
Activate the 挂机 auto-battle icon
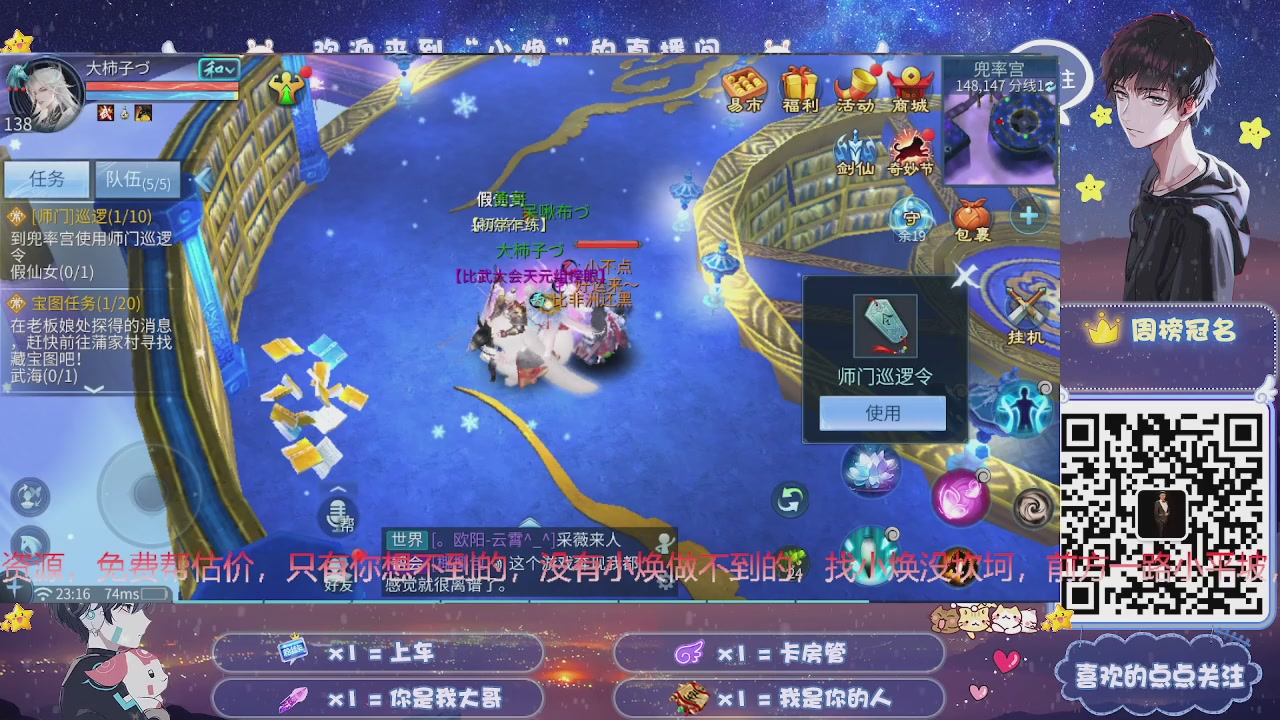coord(1024,312)
